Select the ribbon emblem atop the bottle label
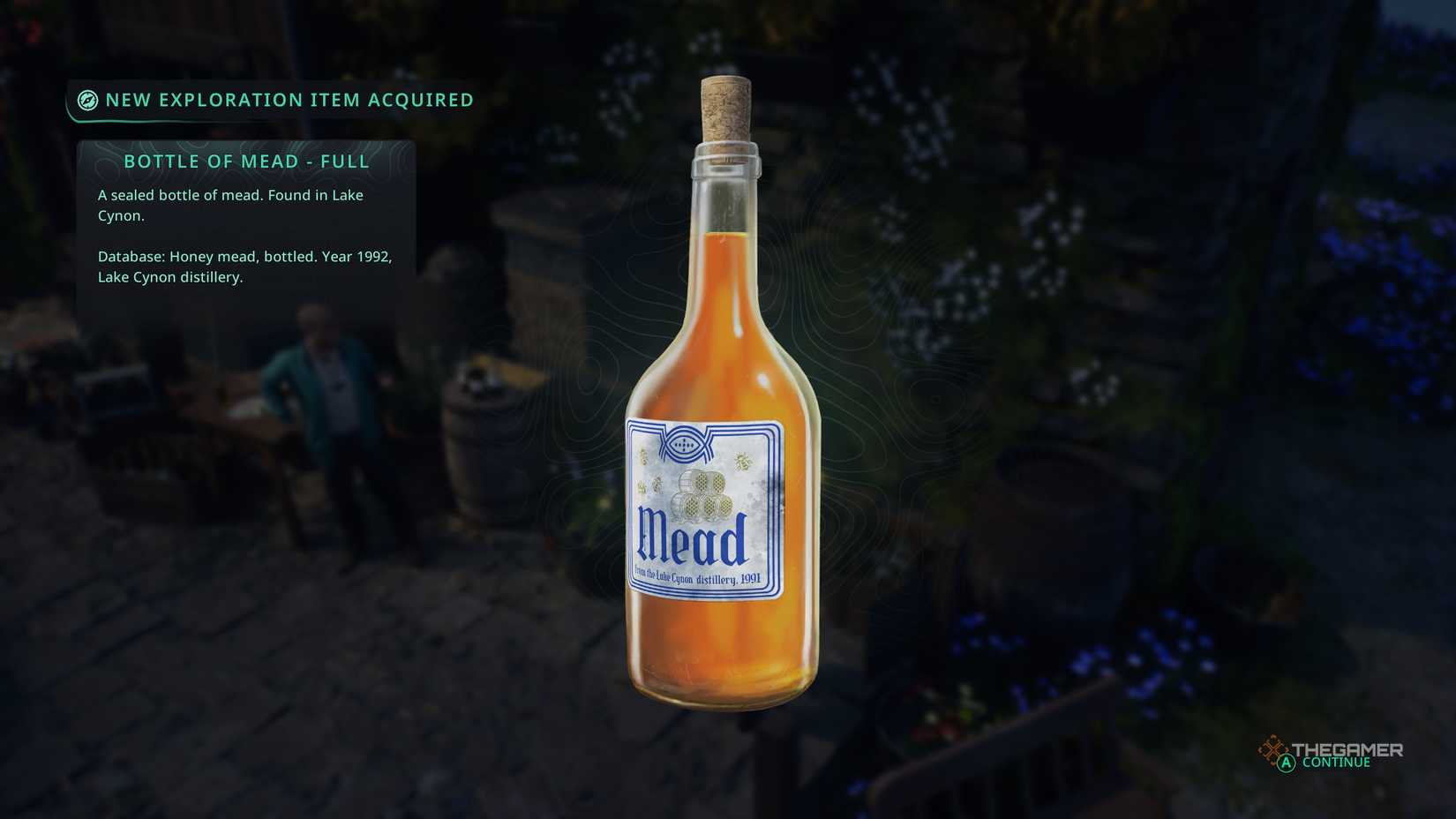 click(684, 445)
